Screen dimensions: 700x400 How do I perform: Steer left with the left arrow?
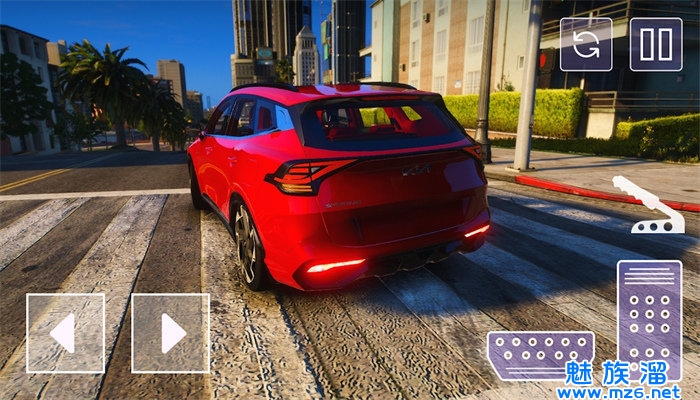(x=65, y=333)
